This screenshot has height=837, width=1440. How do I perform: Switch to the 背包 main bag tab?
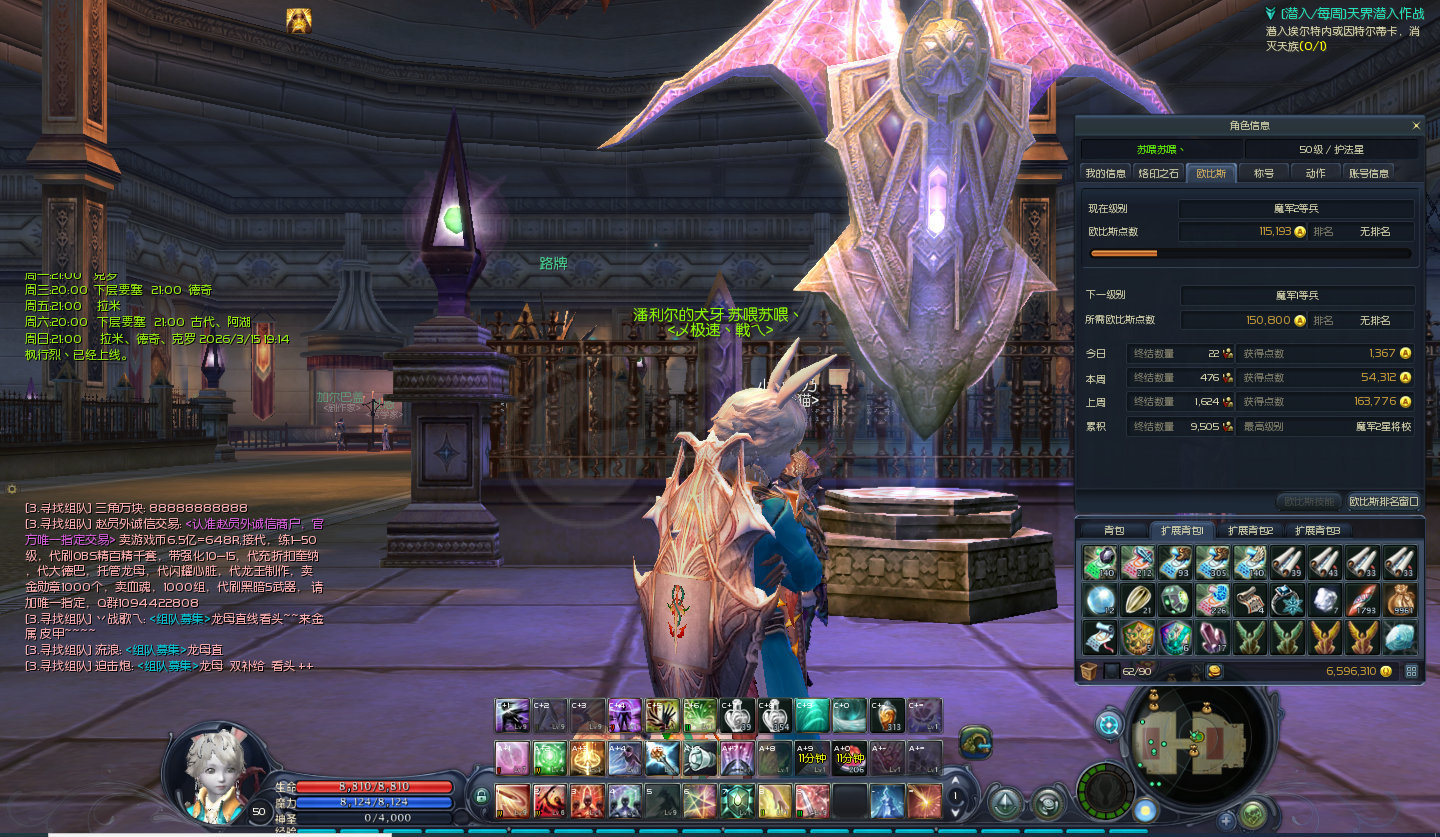click(x=1114, y=530)
